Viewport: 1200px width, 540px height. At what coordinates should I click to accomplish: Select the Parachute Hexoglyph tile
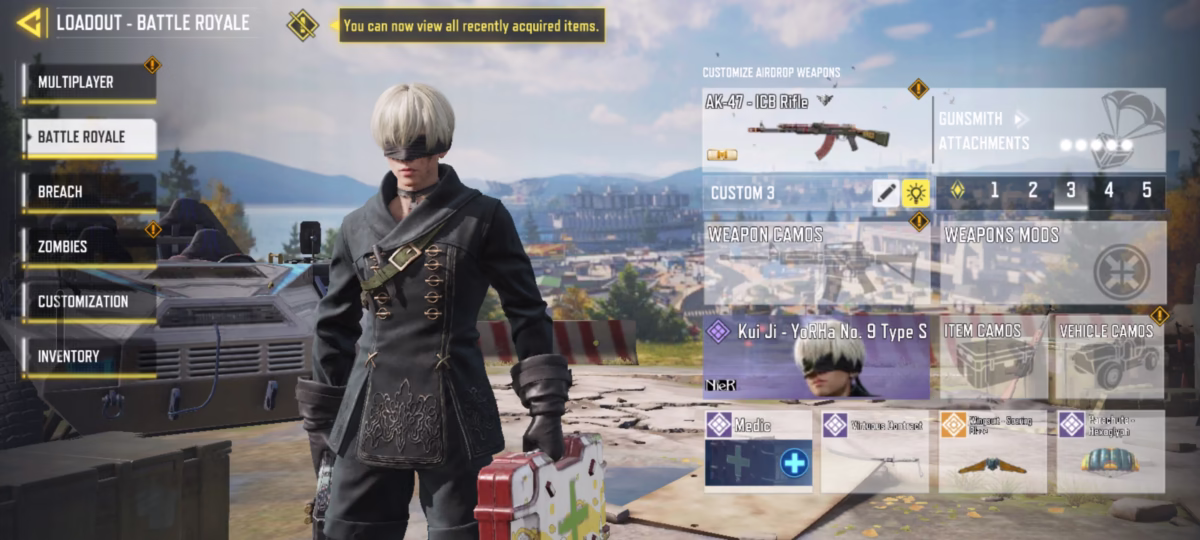point(1110,451)
